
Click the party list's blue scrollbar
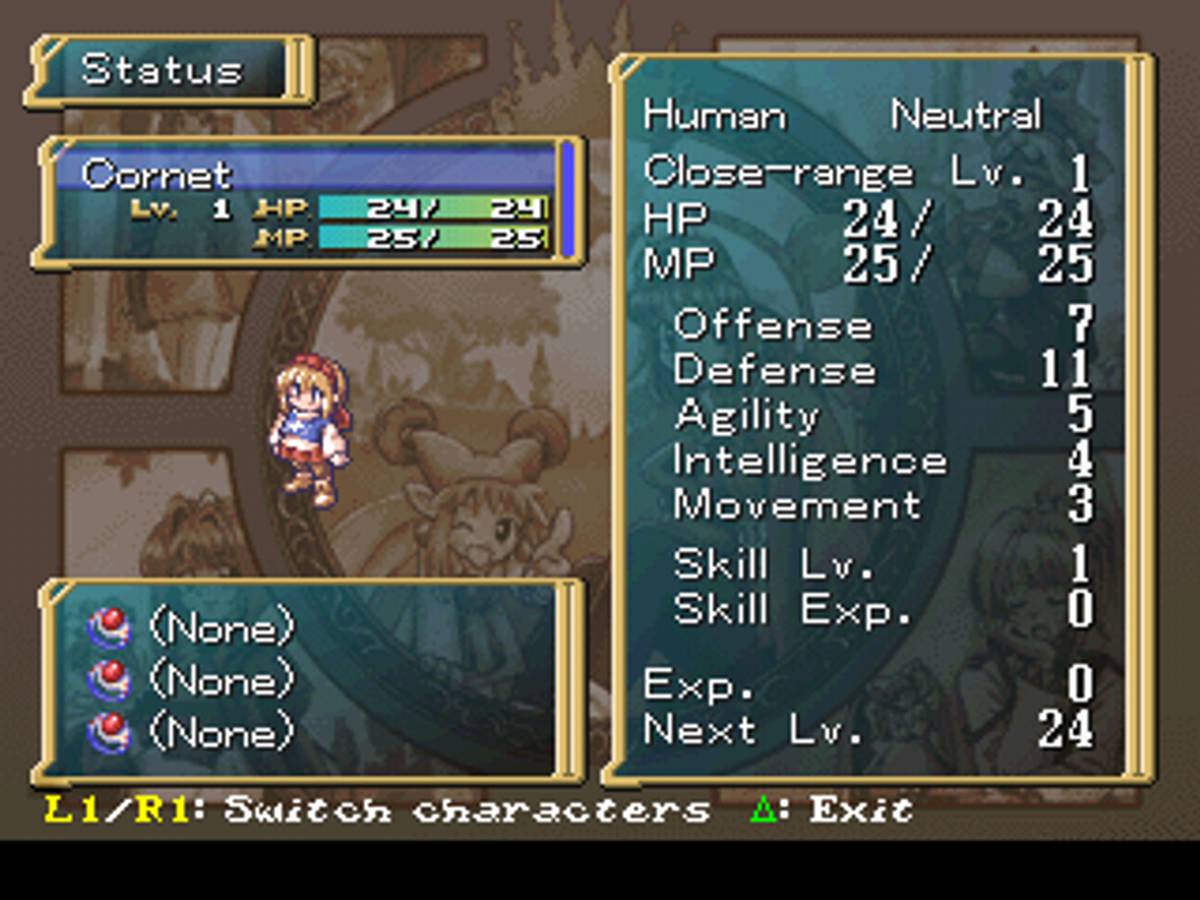point(567,199)
